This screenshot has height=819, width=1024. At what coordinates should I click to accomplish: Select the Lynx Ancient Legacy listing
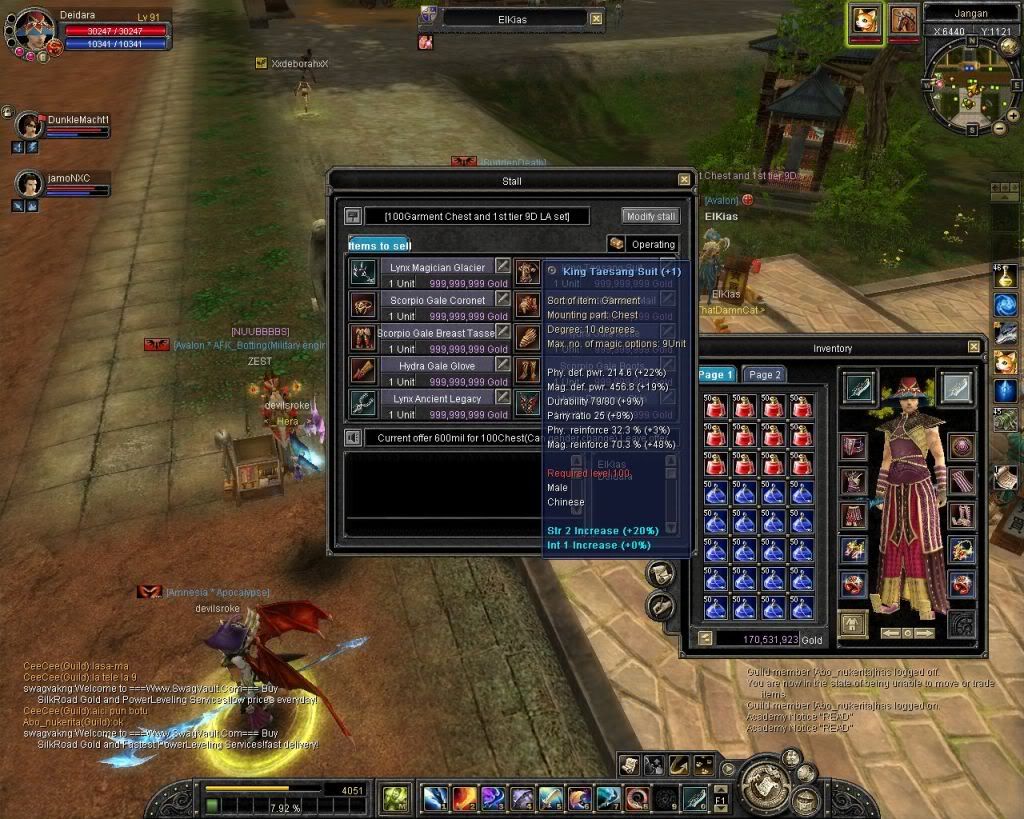[438, 399]
